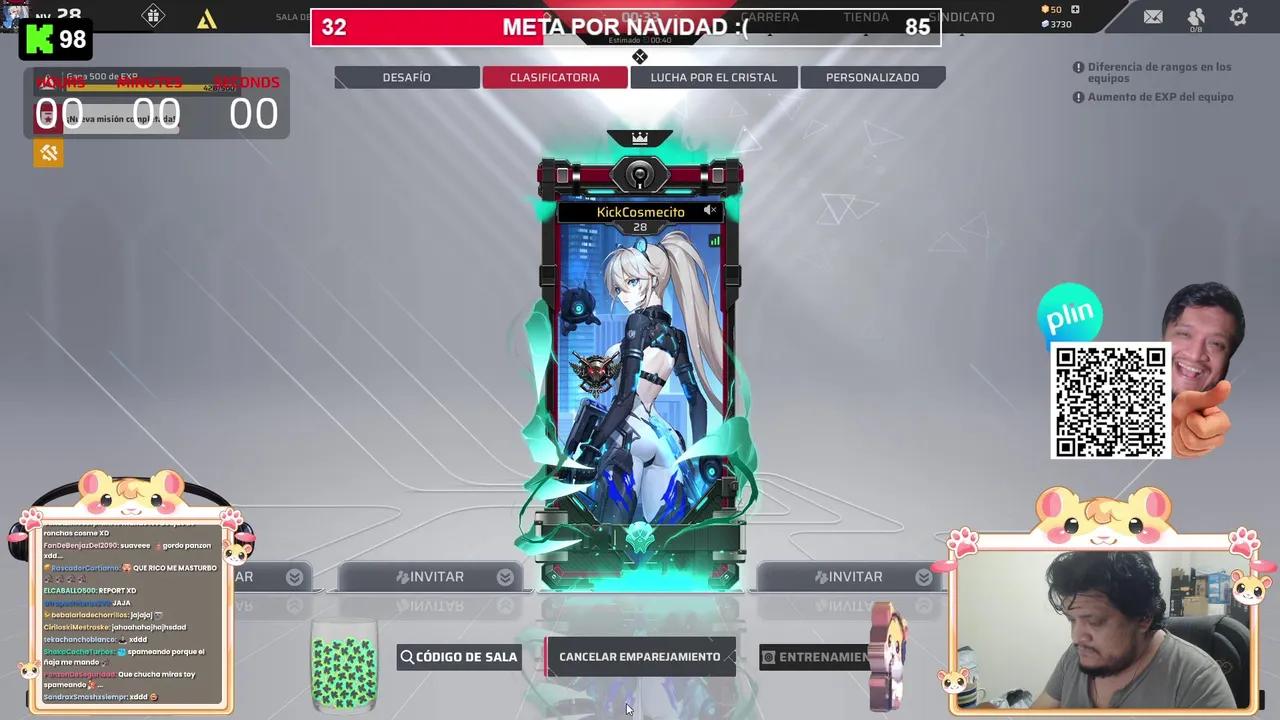
Task: Switch to the DESAFÍO mode tab
Action: pyautogui.click(x=406, y=77)
